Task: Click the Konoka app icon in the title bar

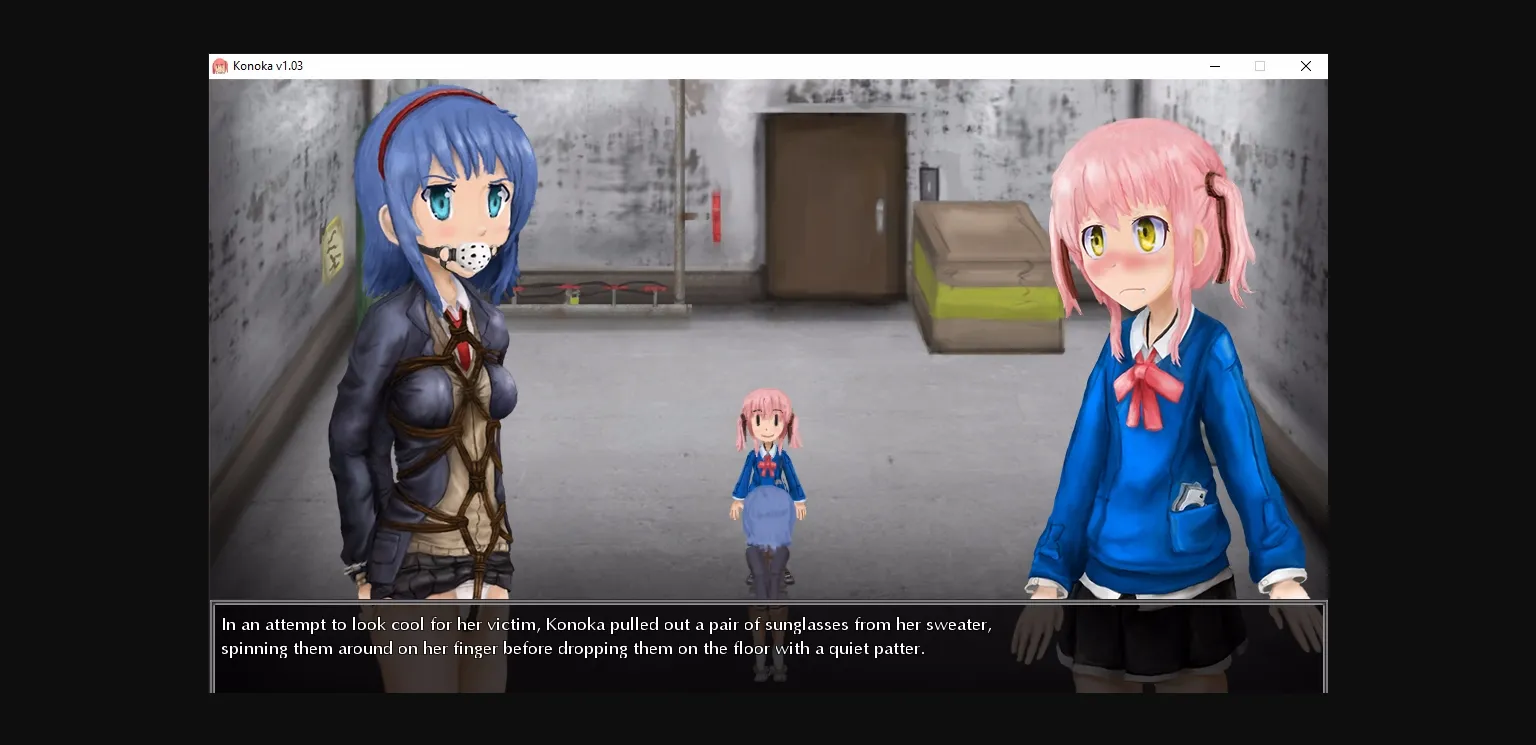Action: pyautogui.click(x=221, y=66)
